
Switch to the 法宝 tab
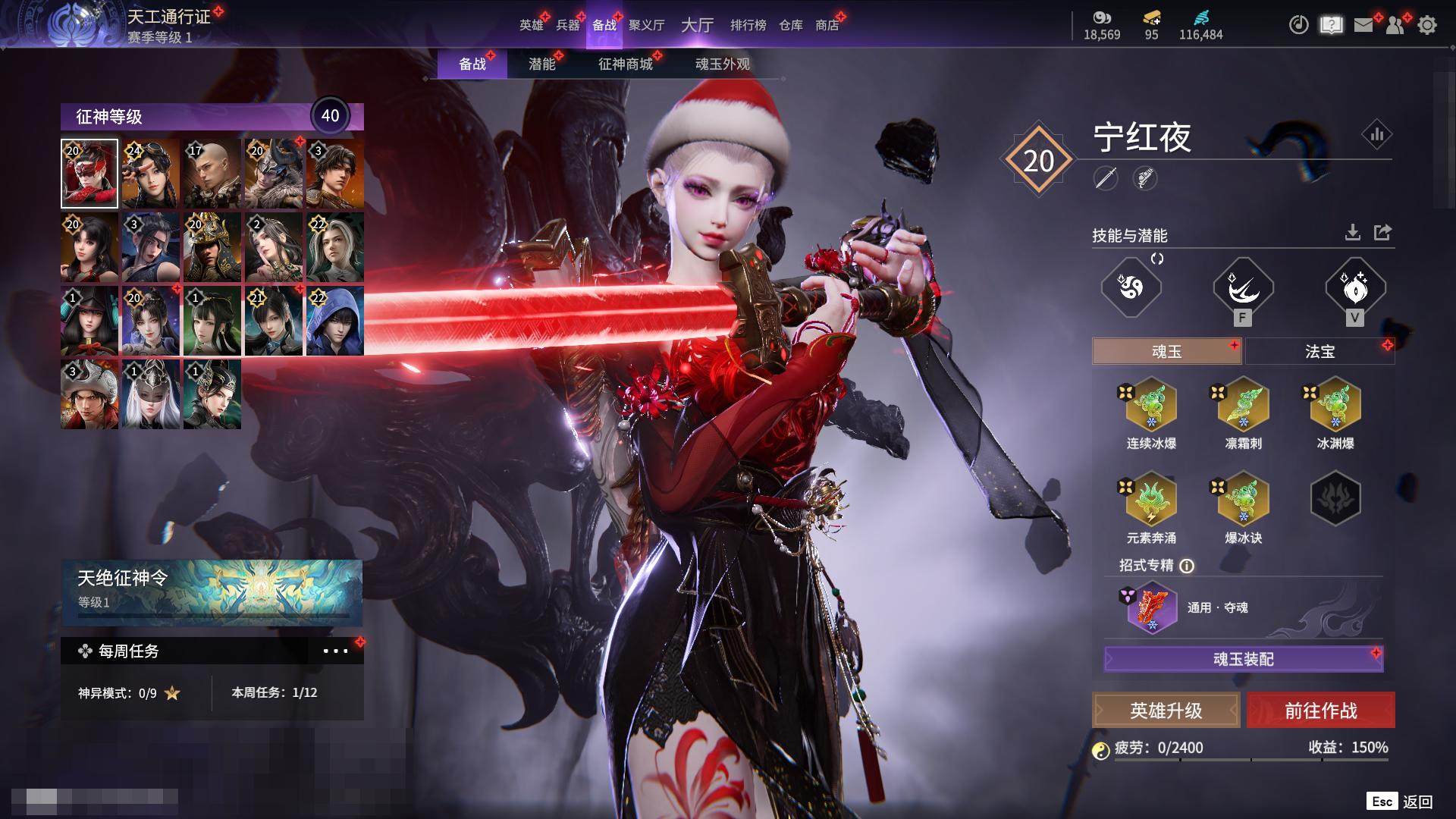[x=1319, y=351]
